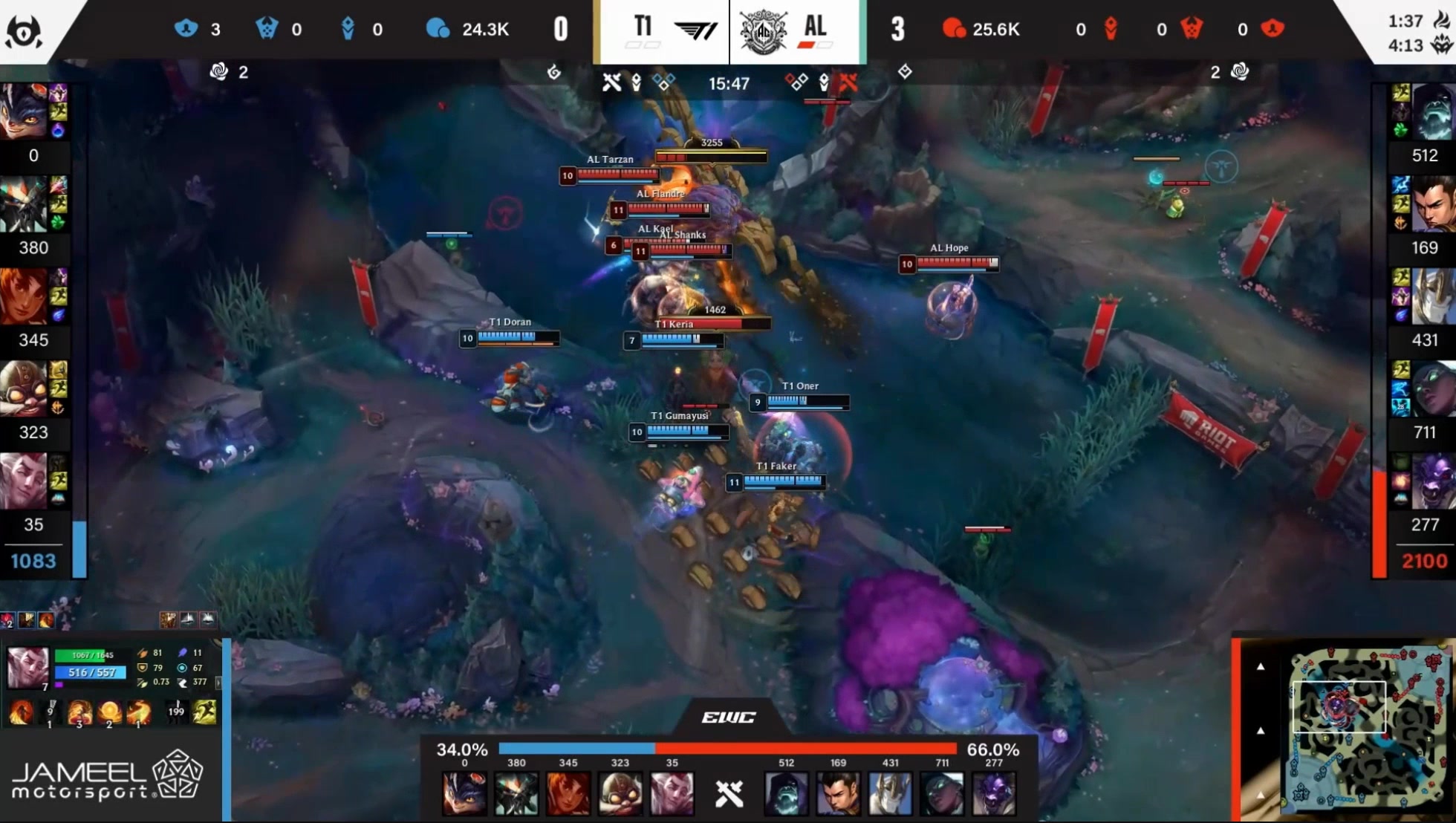Click the T1 team logo on scoreboard
1456x823 pixels.
tap(696, 30)
